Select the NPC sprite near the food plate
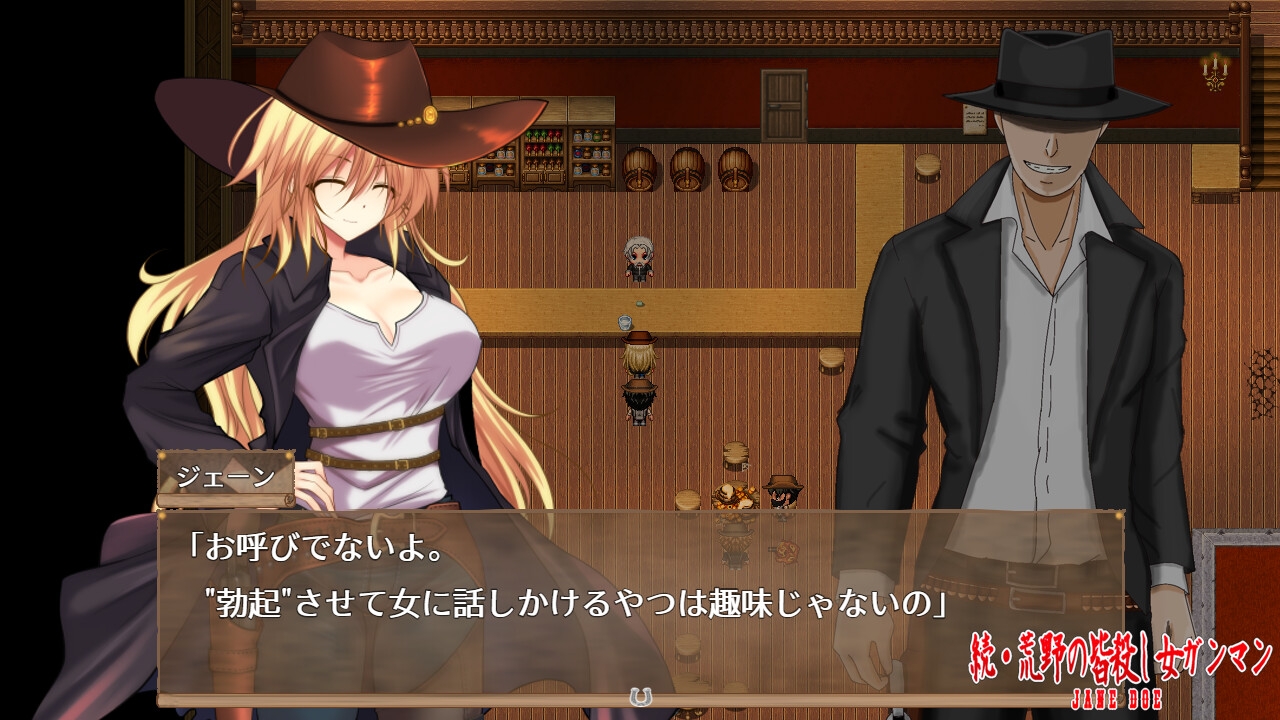Screen dimensions: 1280x720 pyautogui.click(x=782, y=493)
